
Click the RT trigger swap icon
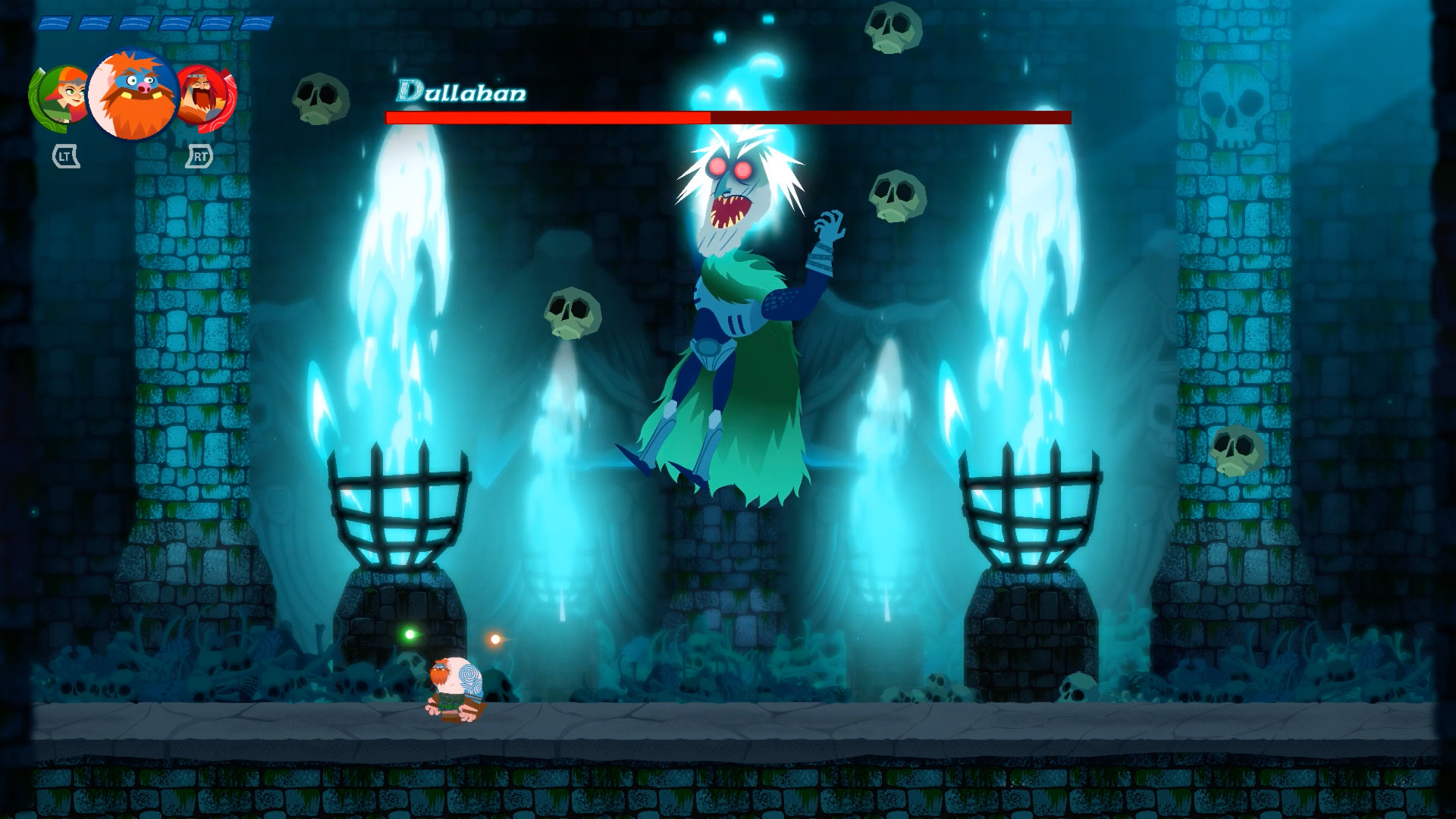click(199, 157)
